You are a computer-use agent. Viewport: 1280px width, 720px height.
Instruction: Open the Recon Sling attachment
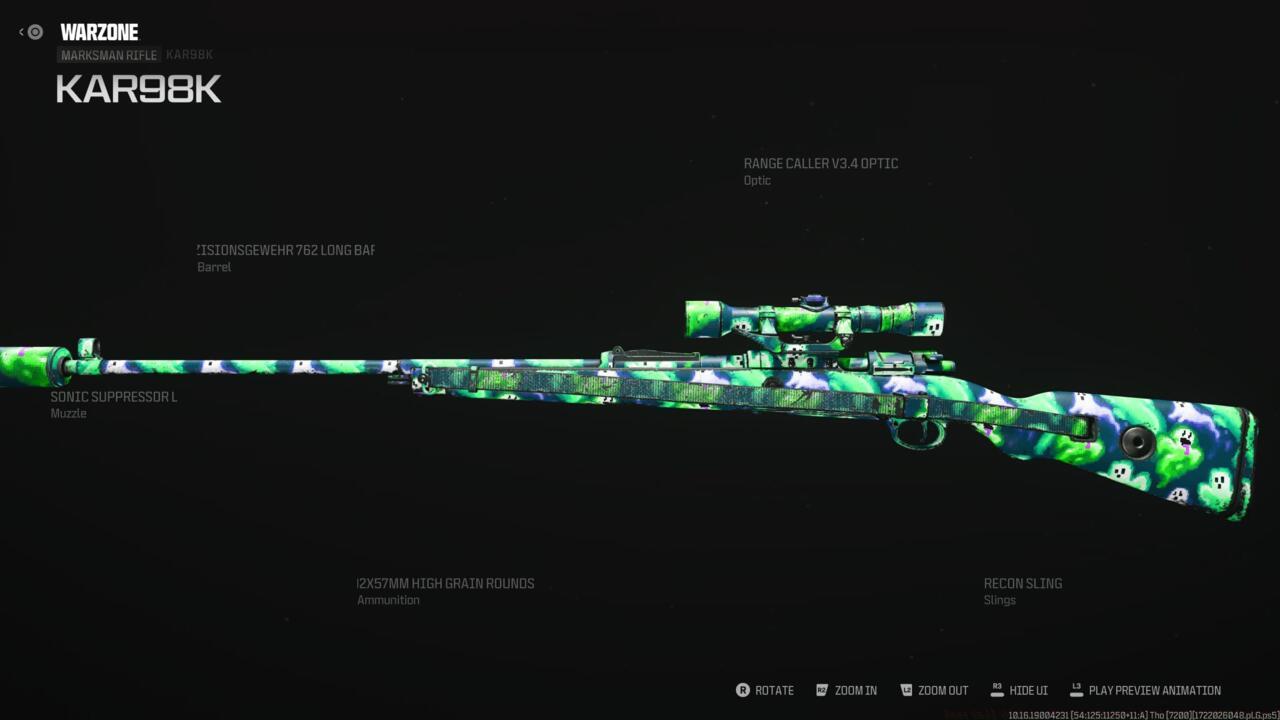[1022, 584]
